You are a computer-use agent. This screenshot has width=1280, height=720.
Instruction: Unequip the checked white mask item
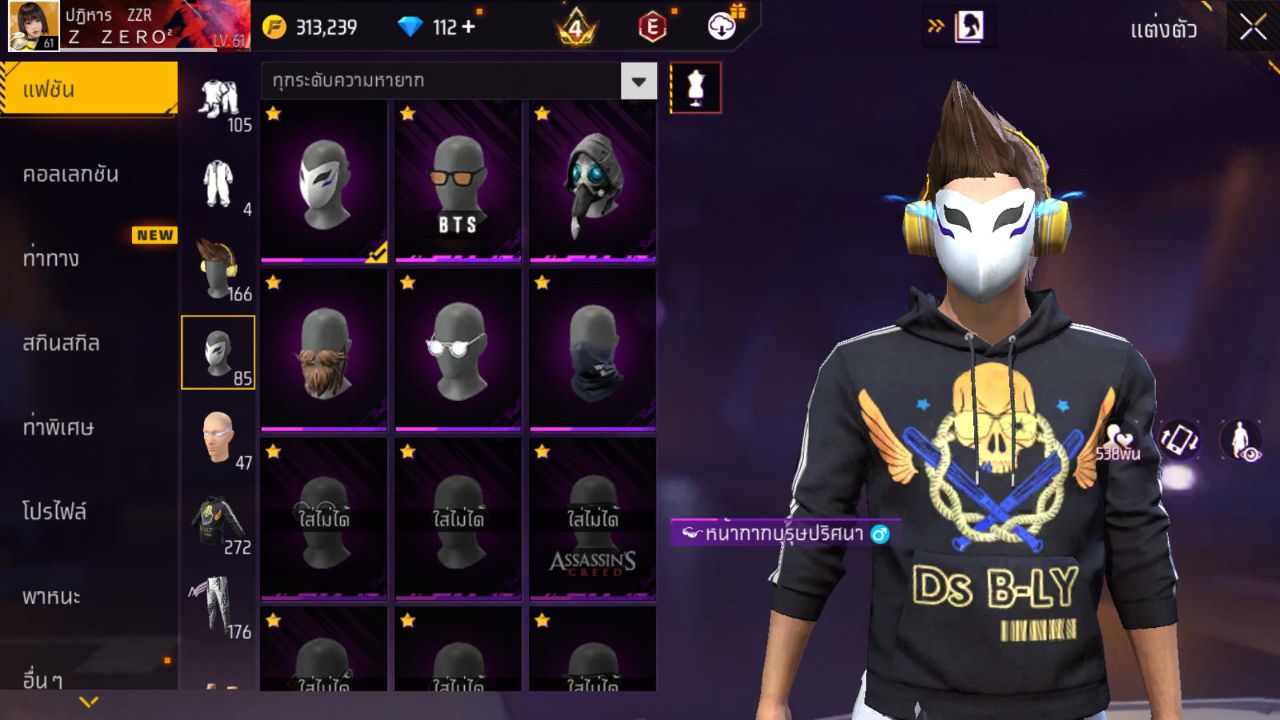click(322, 185)
